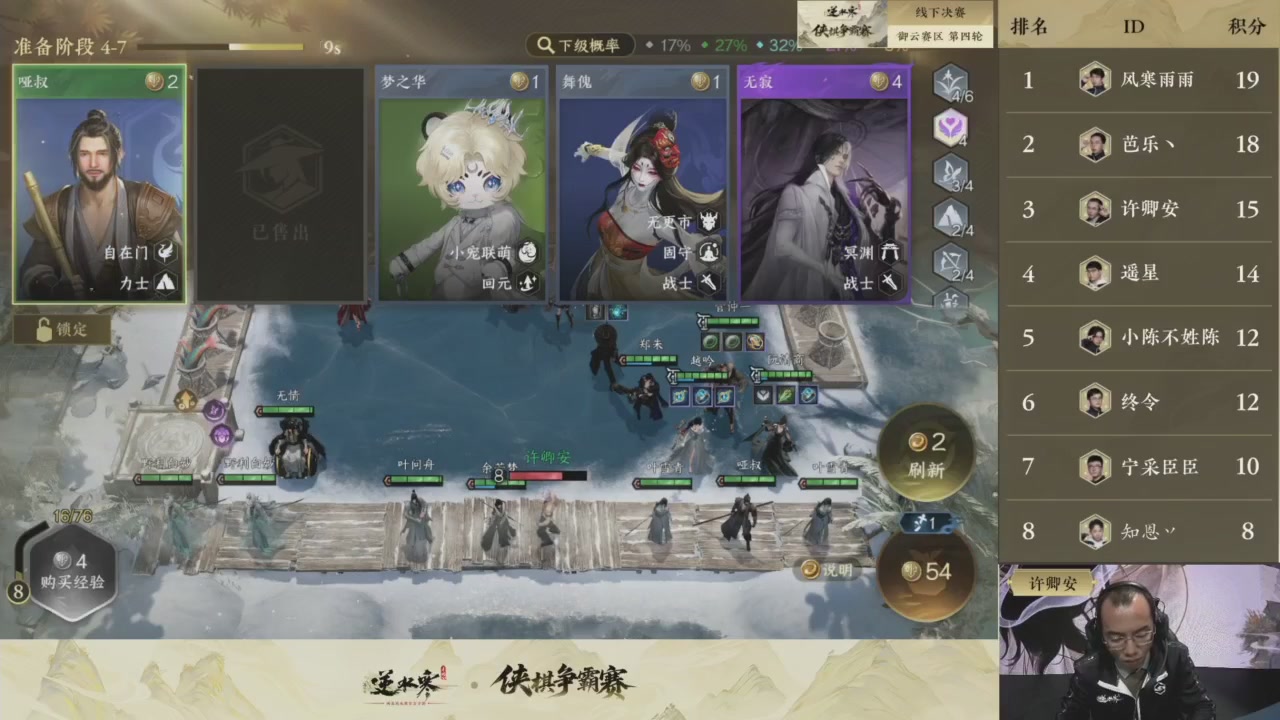Screen dimensions: 1280x720
Task: Click the mountain 2/4 synergy icon
Action: [949, 217]
